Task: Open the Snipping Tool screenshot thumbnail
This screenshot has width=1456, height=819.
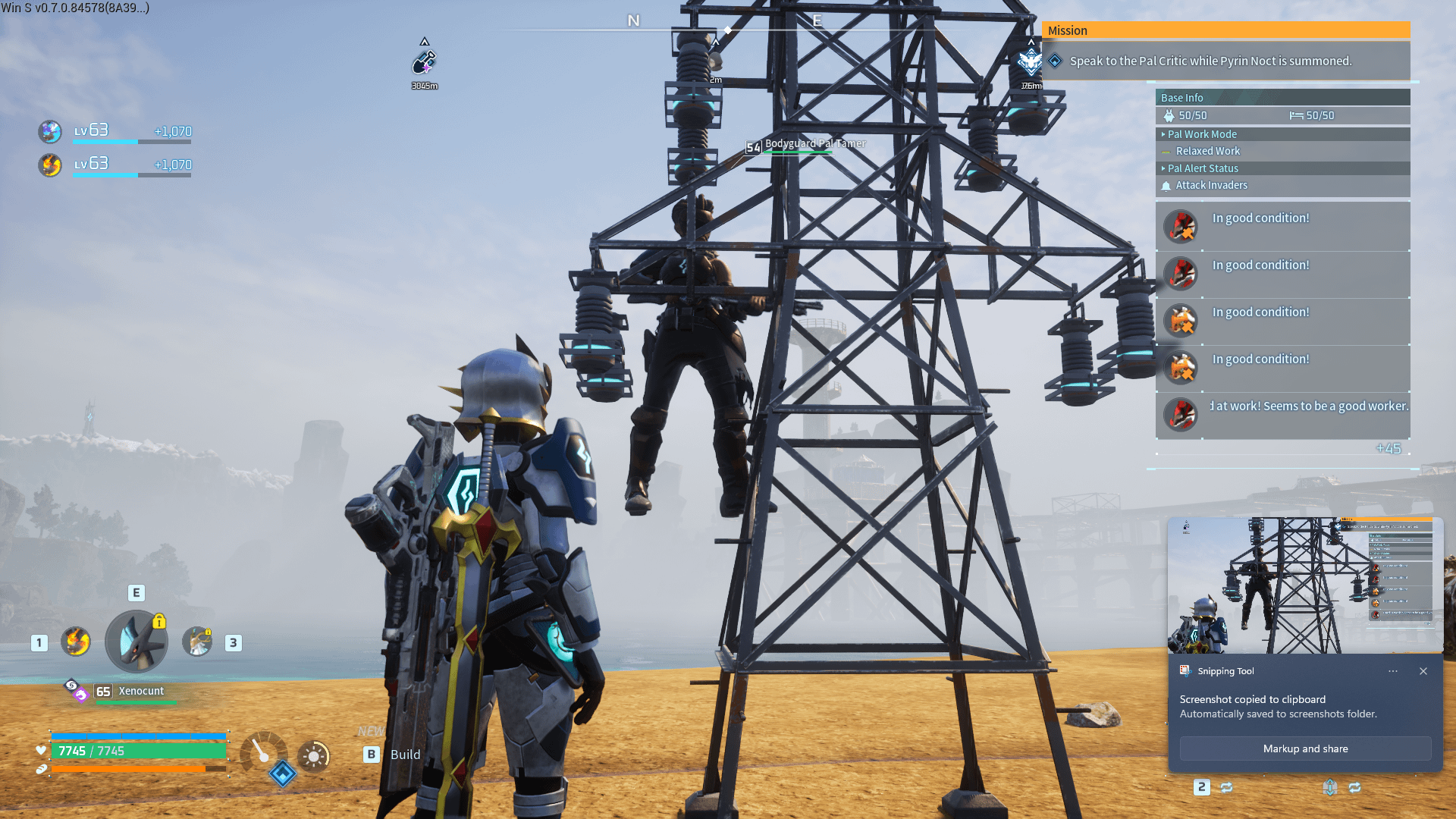Action: (x=1304, y=585)
